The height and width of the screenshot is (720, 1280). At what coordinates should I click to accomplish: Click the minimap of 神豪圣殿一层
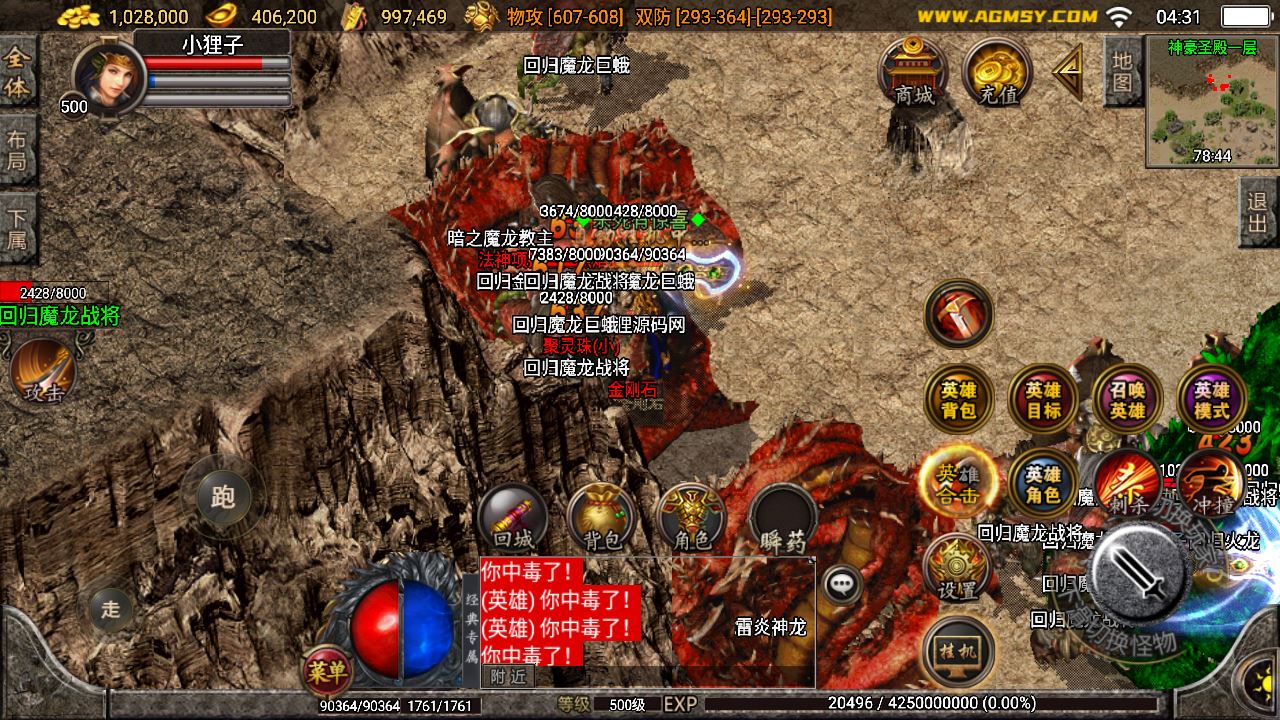[x=1212, y=100]
